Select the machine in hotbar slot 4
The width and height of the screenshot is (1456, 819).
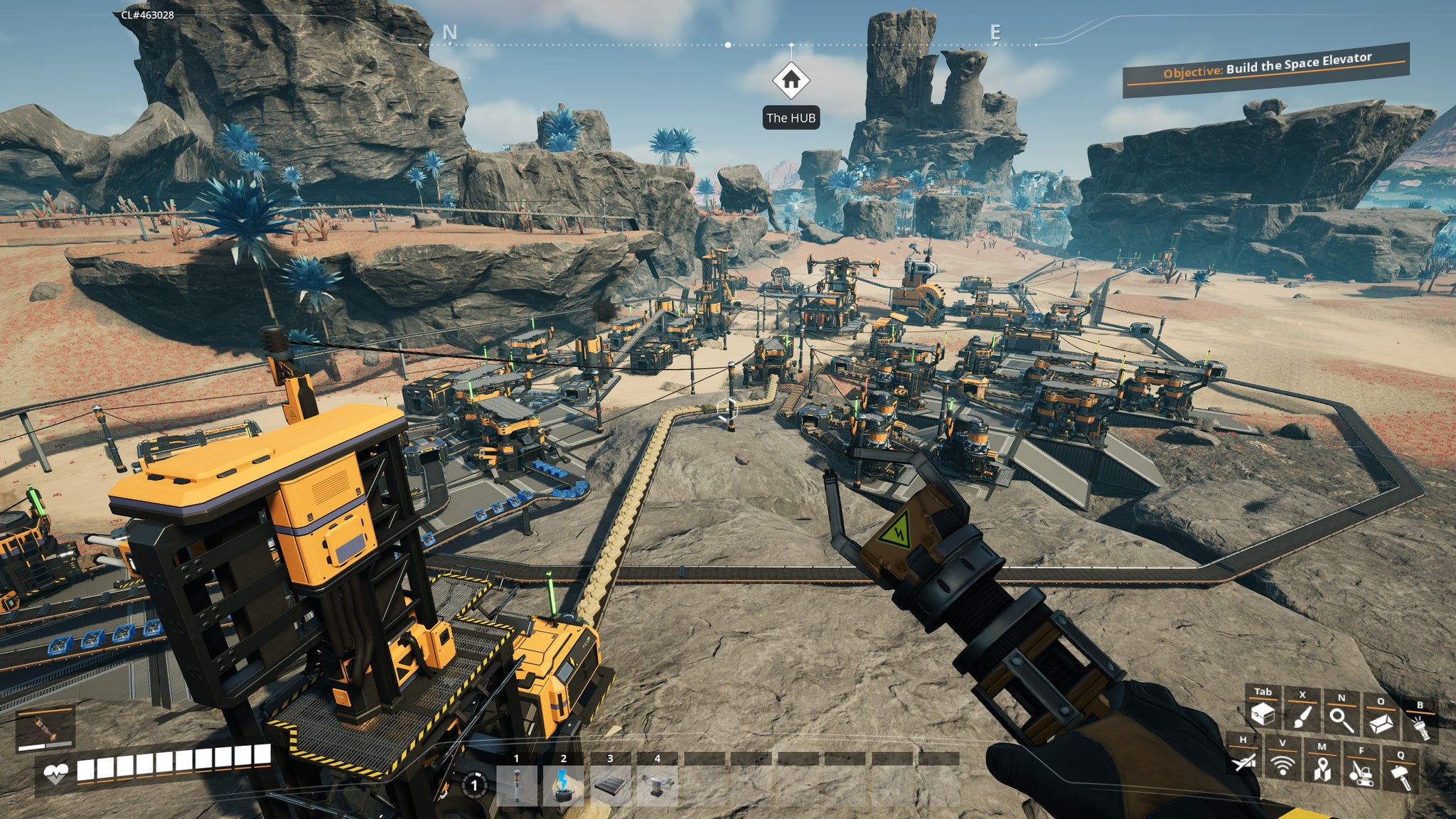(657, 785)
